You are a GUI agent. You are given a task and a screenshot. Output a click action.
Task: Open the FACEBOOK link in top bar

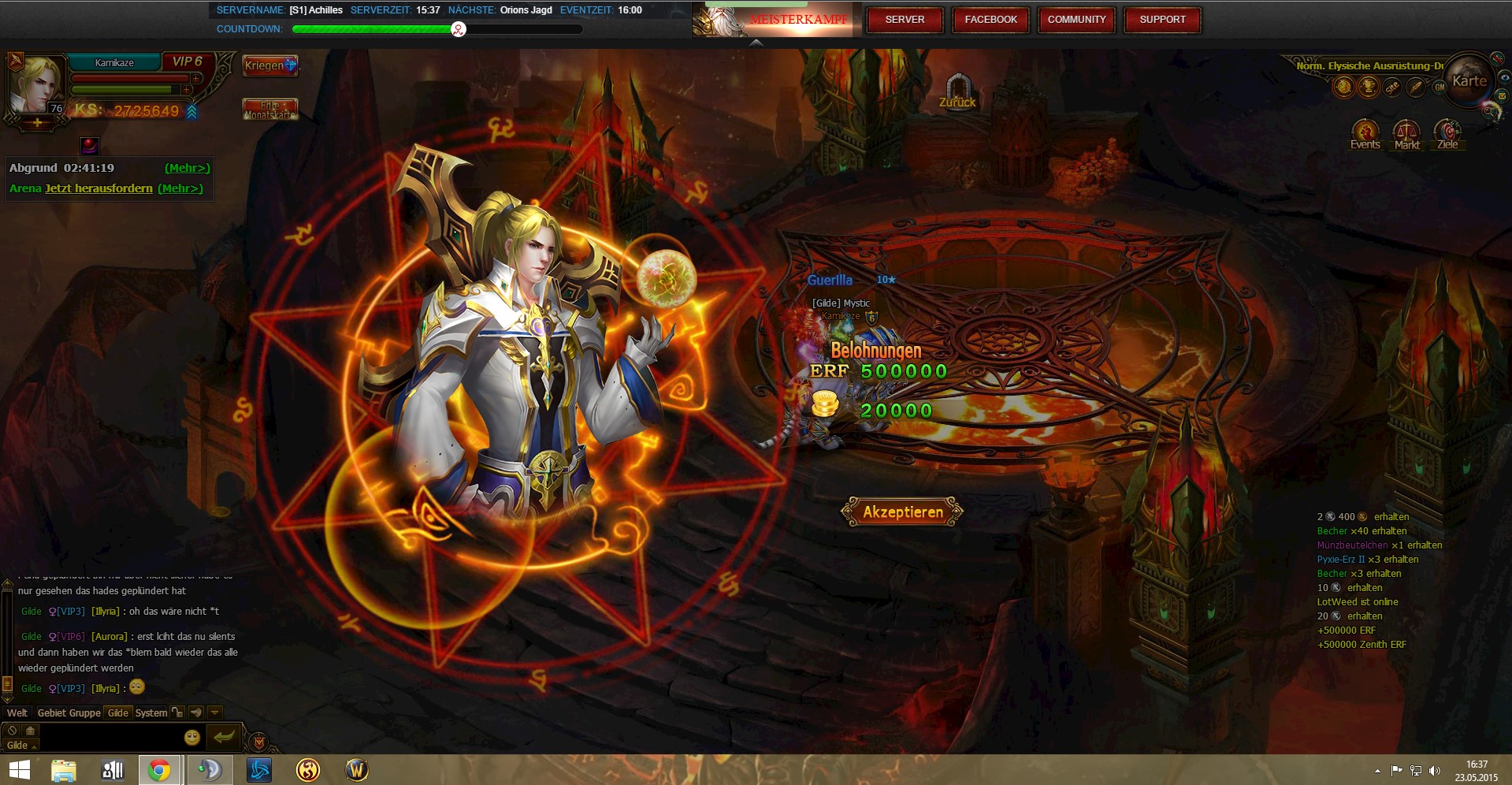[990, 20]
